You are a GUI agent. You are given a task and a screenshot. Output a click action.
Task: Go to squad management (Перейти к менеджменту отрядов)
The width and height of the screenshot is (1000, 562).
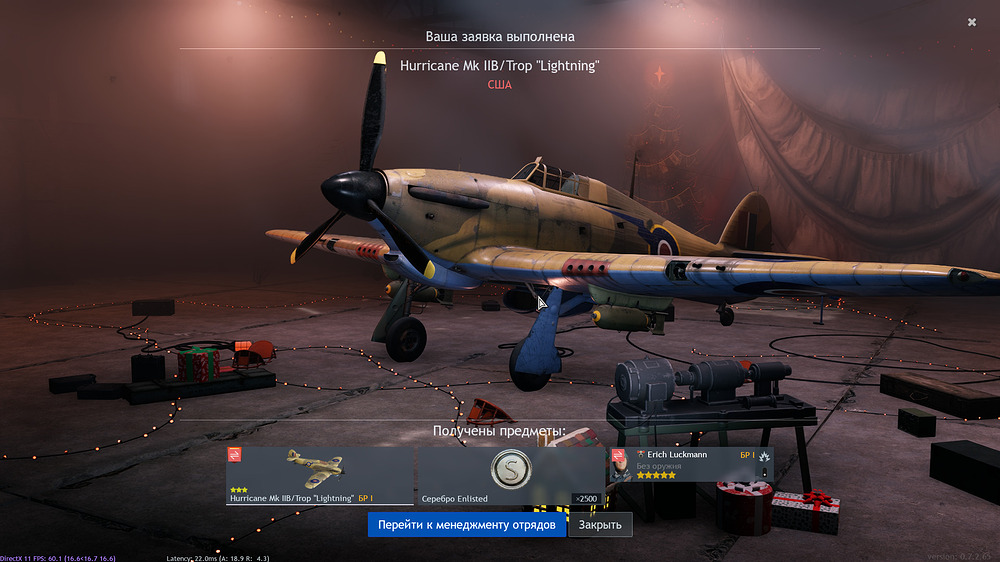(466, 525)
